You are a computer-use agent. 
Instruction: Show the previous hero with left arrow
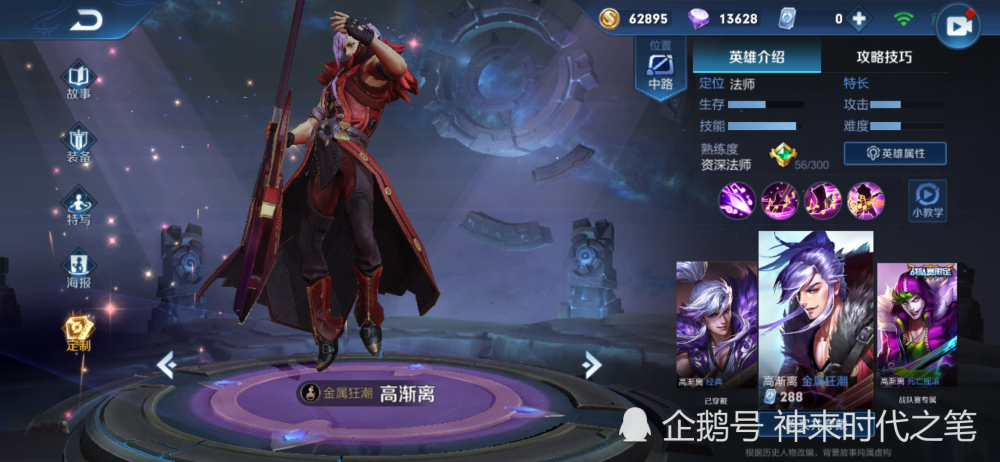166,365
